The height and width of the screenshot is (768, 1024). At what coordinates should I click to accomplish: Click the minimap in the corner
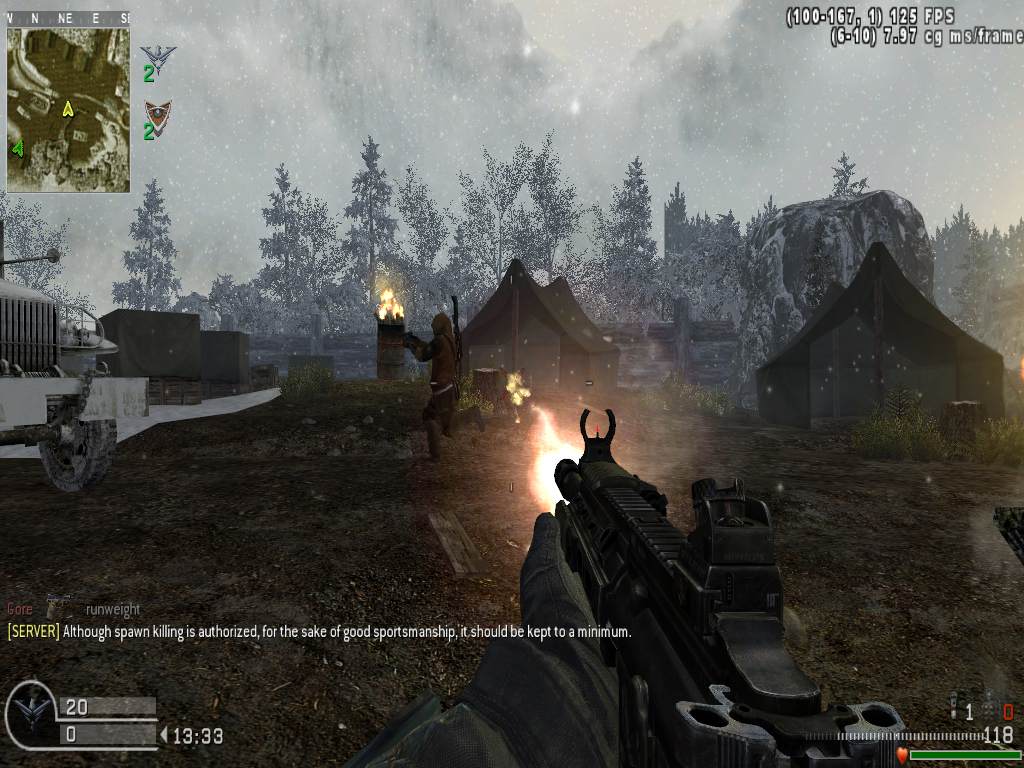pyautogui.click(x=68, y=108)
